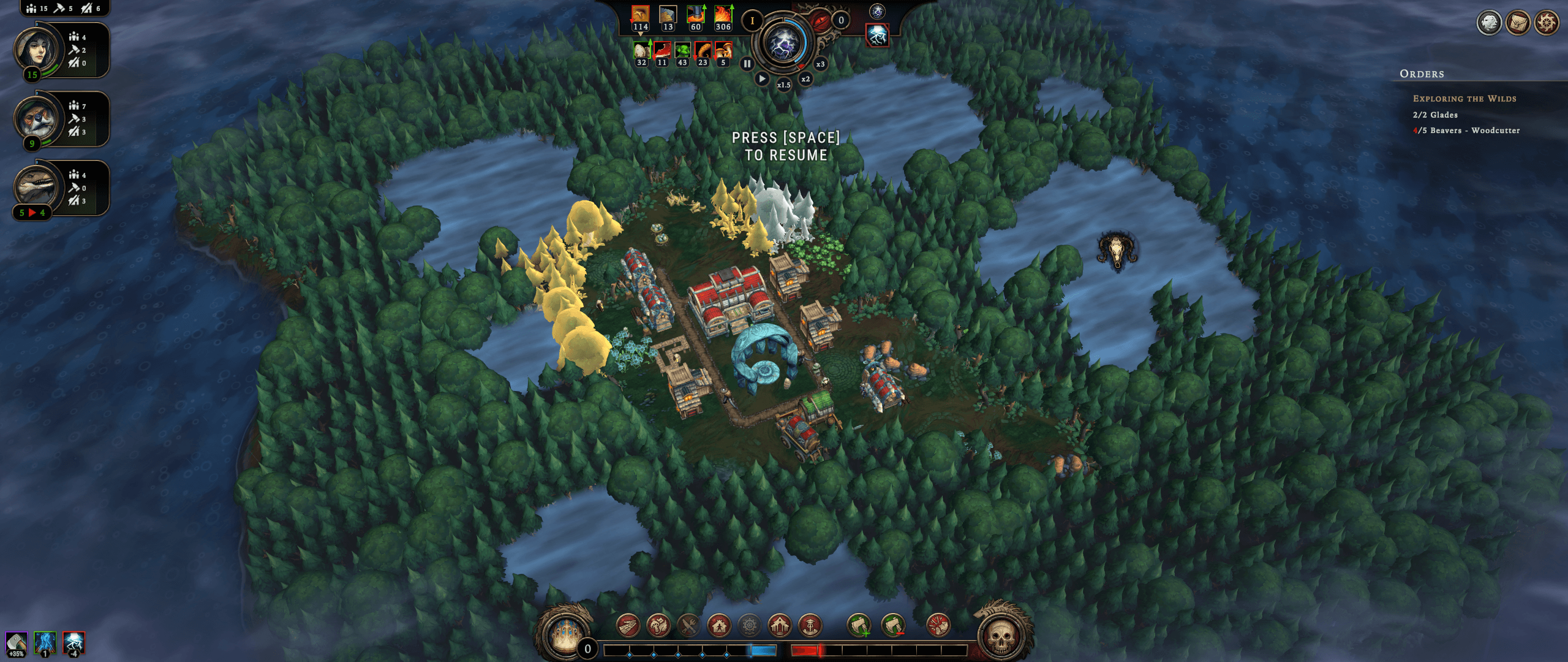Select the human villagers portrait
Viewport: 1568px width, 662px height.
(38, 50)
